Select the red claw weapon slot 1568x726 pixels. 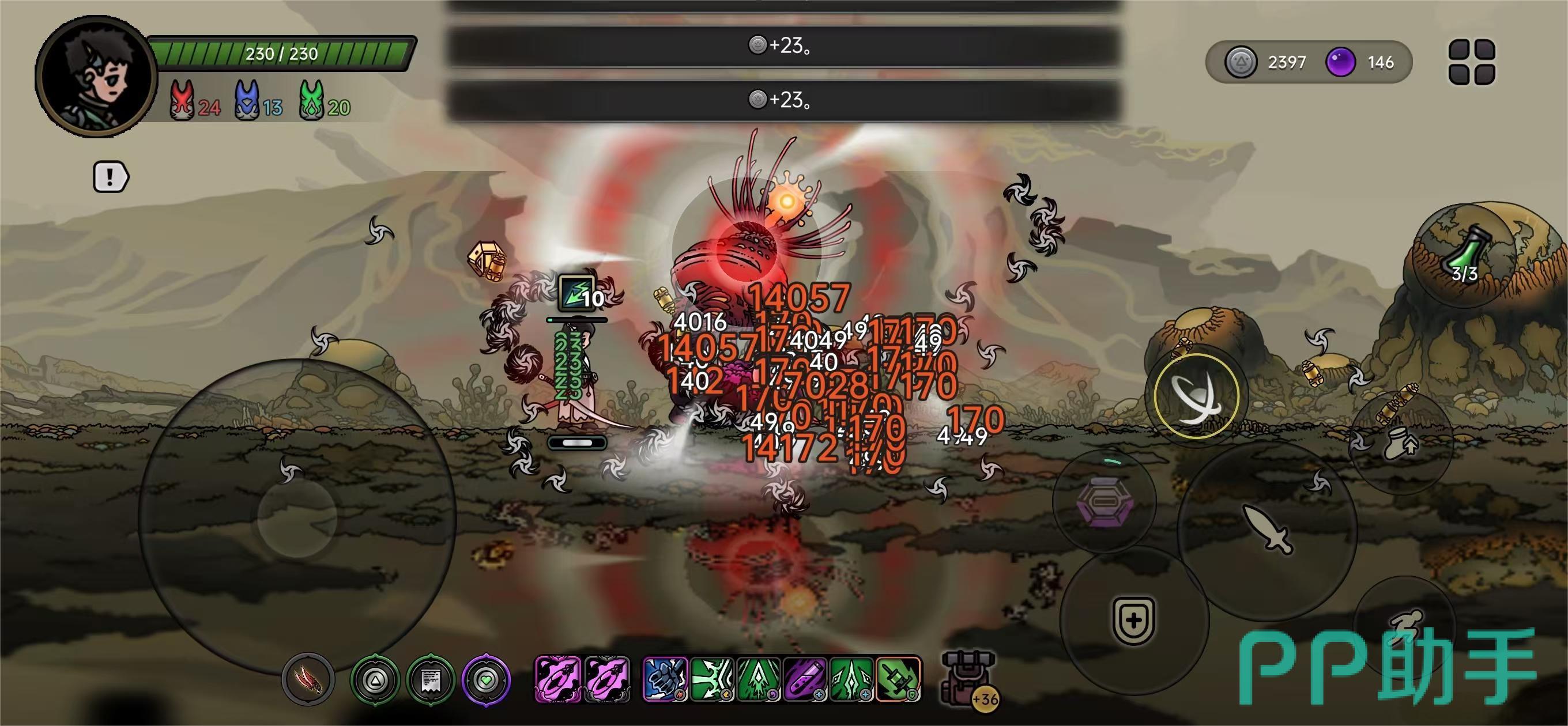tap(308, 680)
